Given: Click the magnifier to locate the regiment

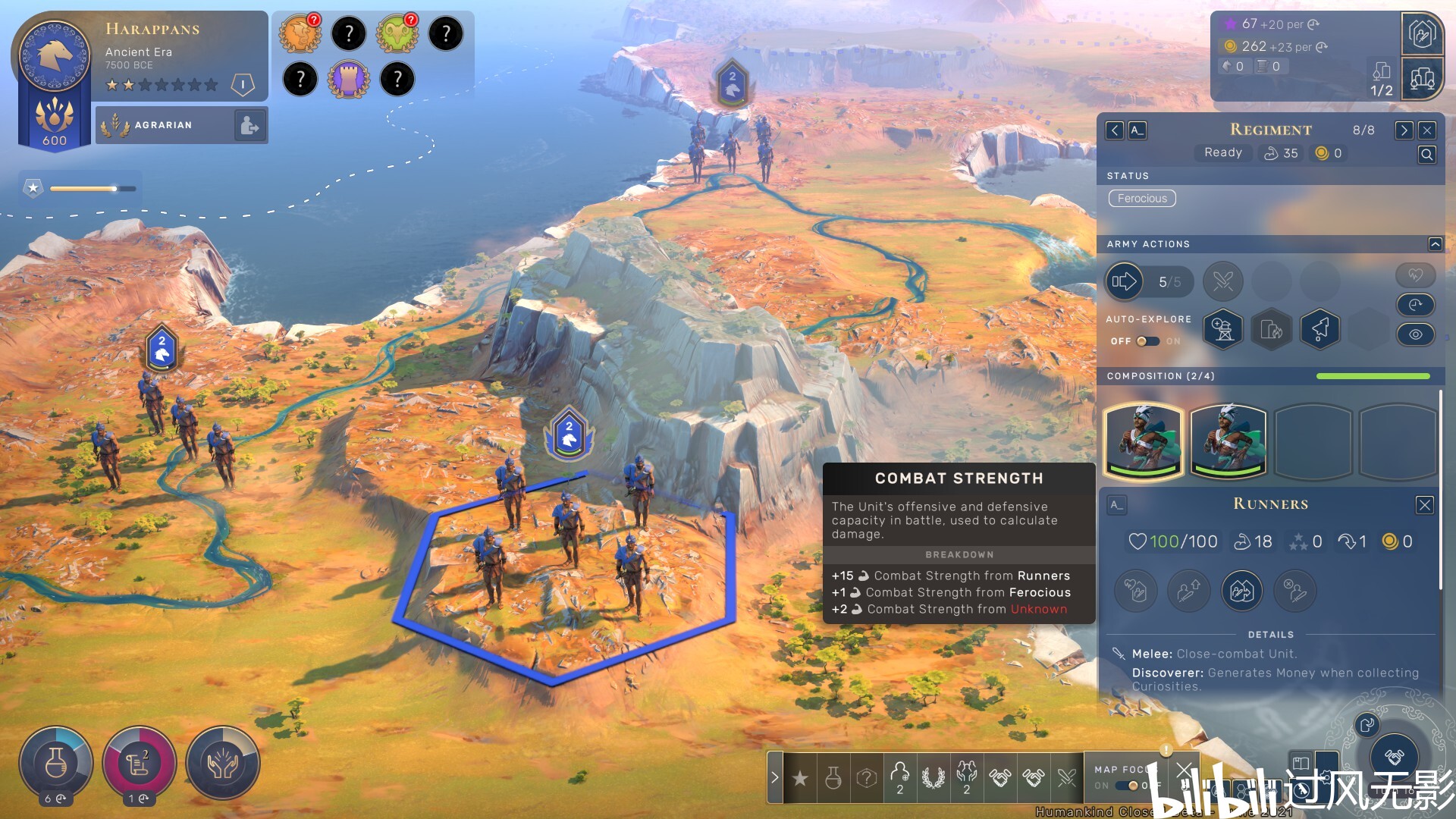Looking at the screenshot, I should point(1426,155).
